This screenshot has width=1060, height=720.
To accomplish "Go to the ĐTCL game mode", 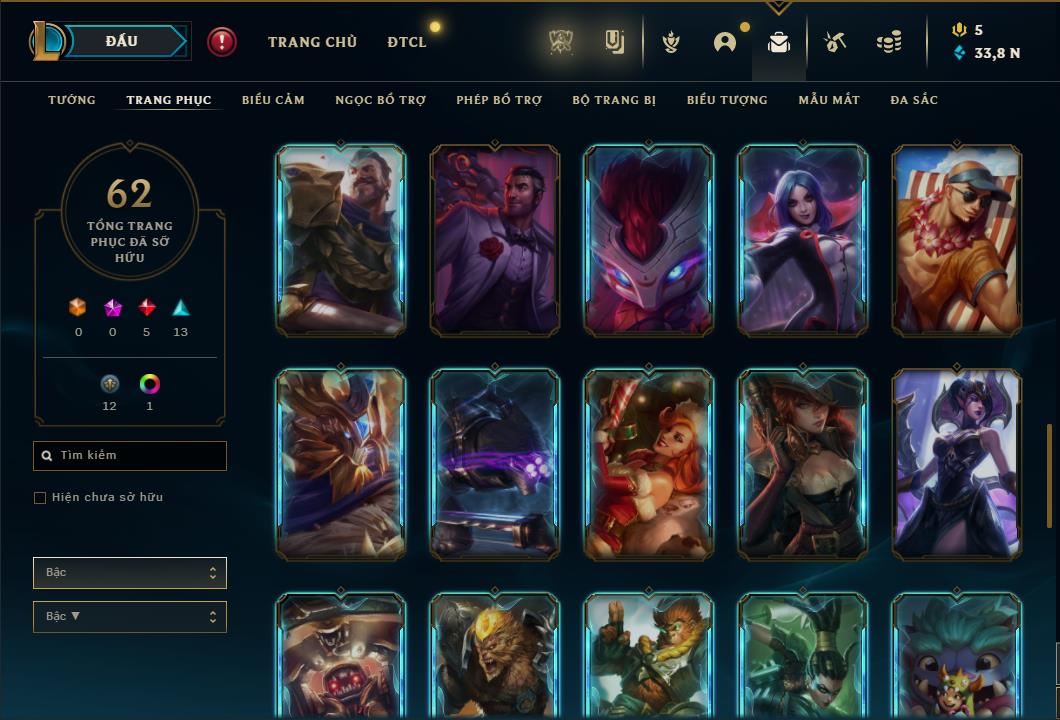I will click(407, 42).
